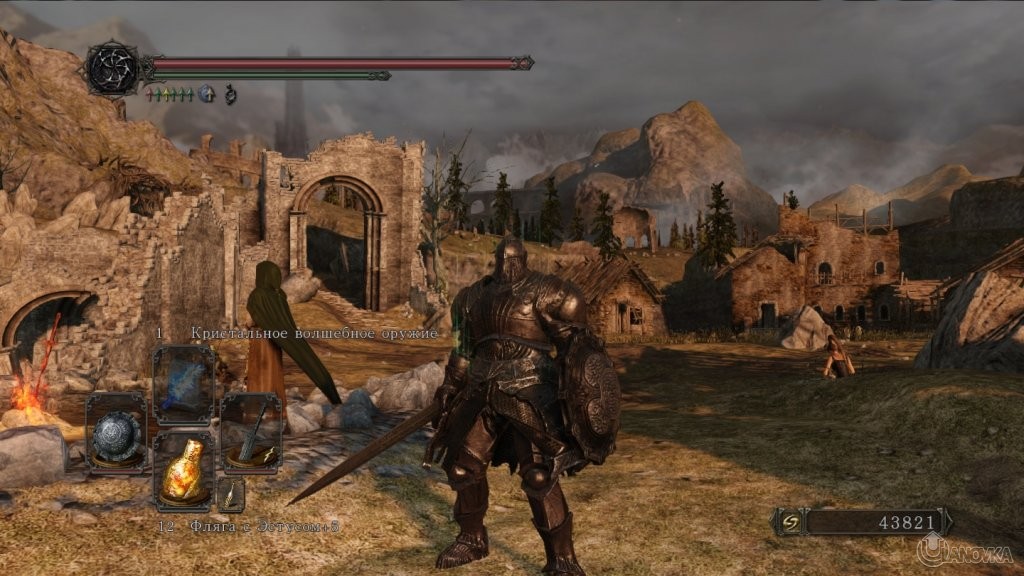Select the blue shield buff status icon
The image size is (1024, 576).
click(x=208, y=94)
